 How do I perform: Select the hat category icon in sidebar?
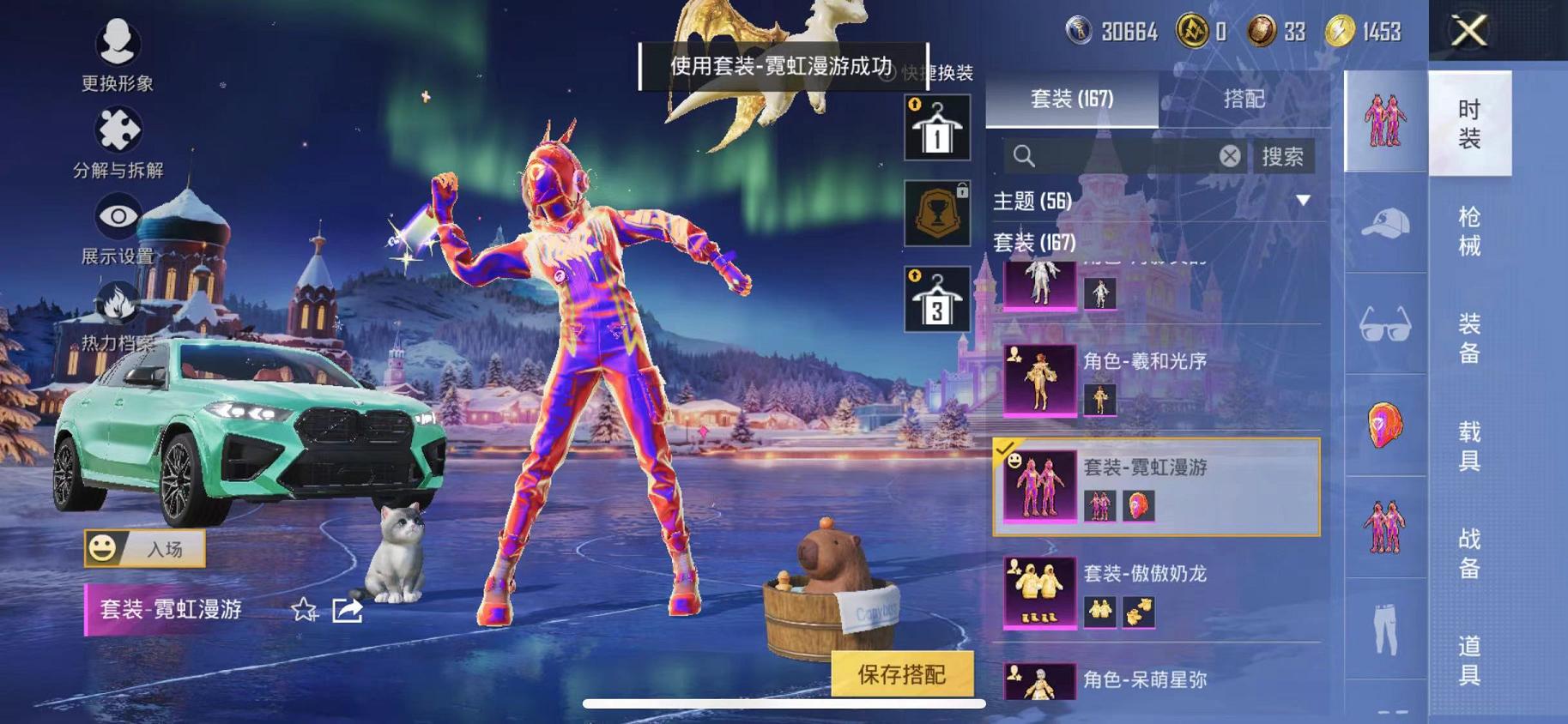click(1384, 221)
